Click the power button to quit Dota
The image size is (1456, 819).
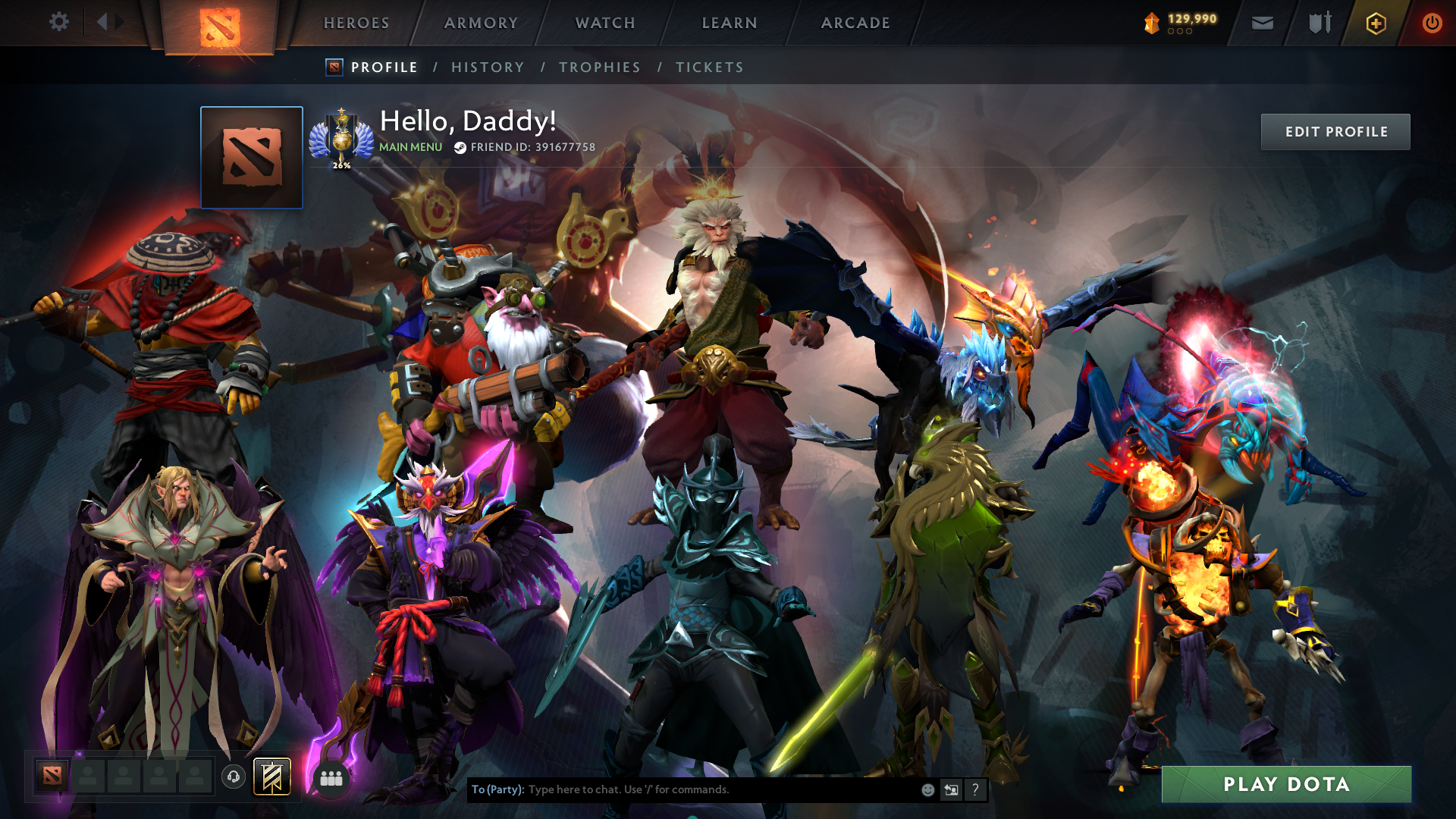coord(1432,23)
